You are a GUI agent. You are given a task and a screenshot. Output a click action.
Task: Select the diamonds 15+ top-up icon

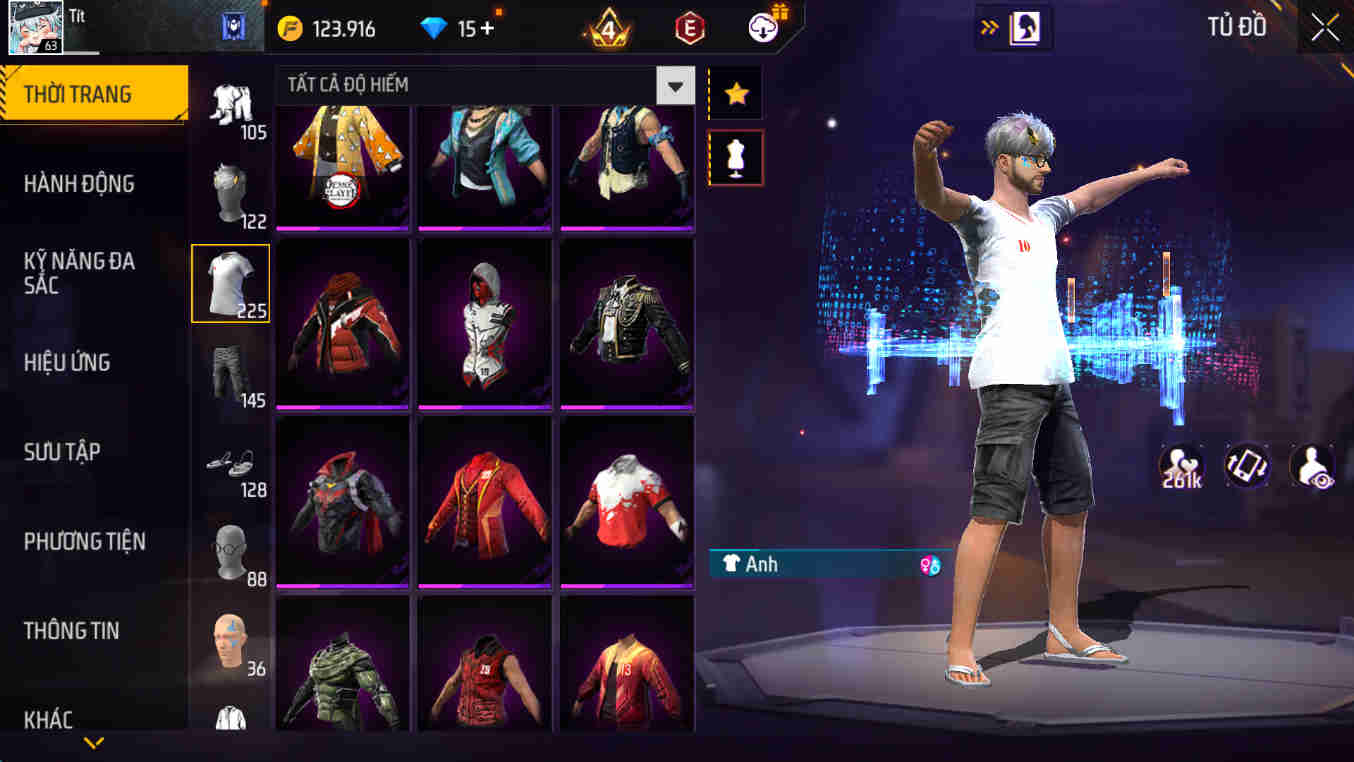tap(460, 28)
